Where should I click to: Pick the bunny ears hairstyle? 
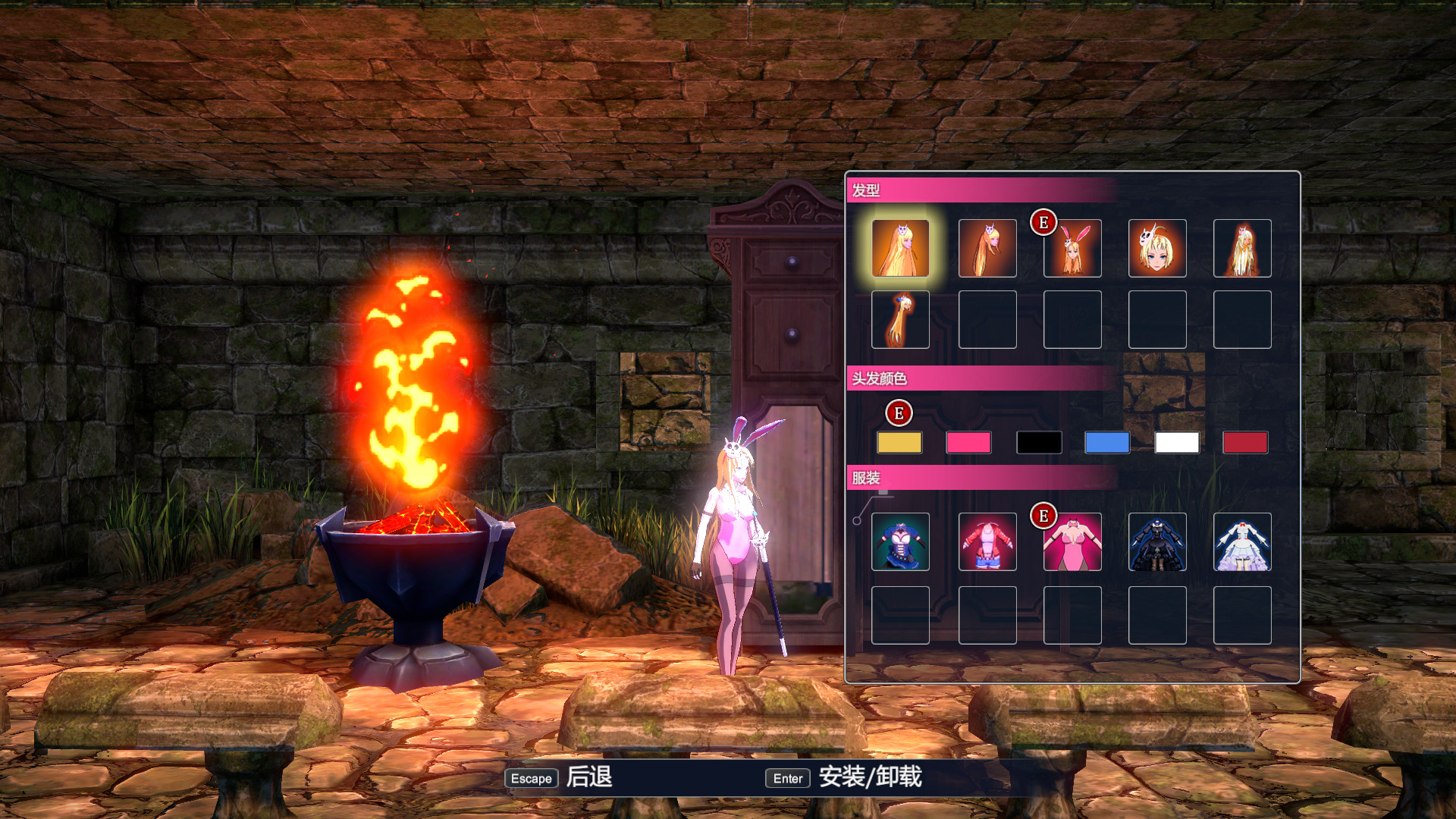click(x=1072, y=248)
